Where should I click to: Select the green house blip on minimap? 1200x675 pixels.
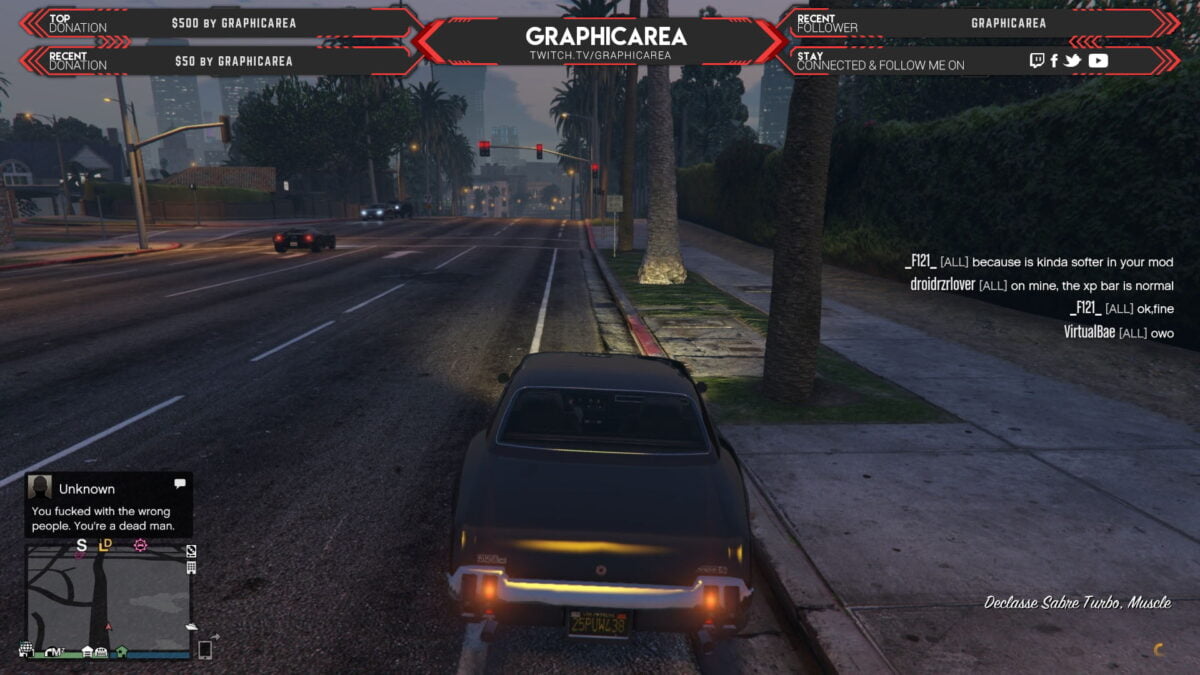pos(121,651)
